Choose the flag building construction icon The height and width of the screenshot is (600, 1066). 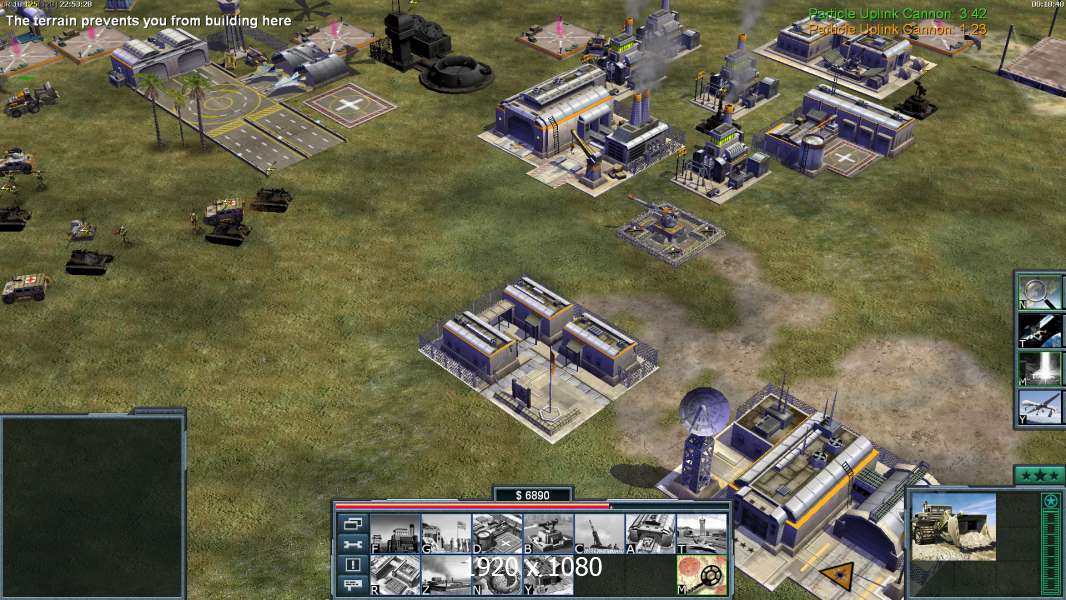pyautogui.click(x=446, y=534)
